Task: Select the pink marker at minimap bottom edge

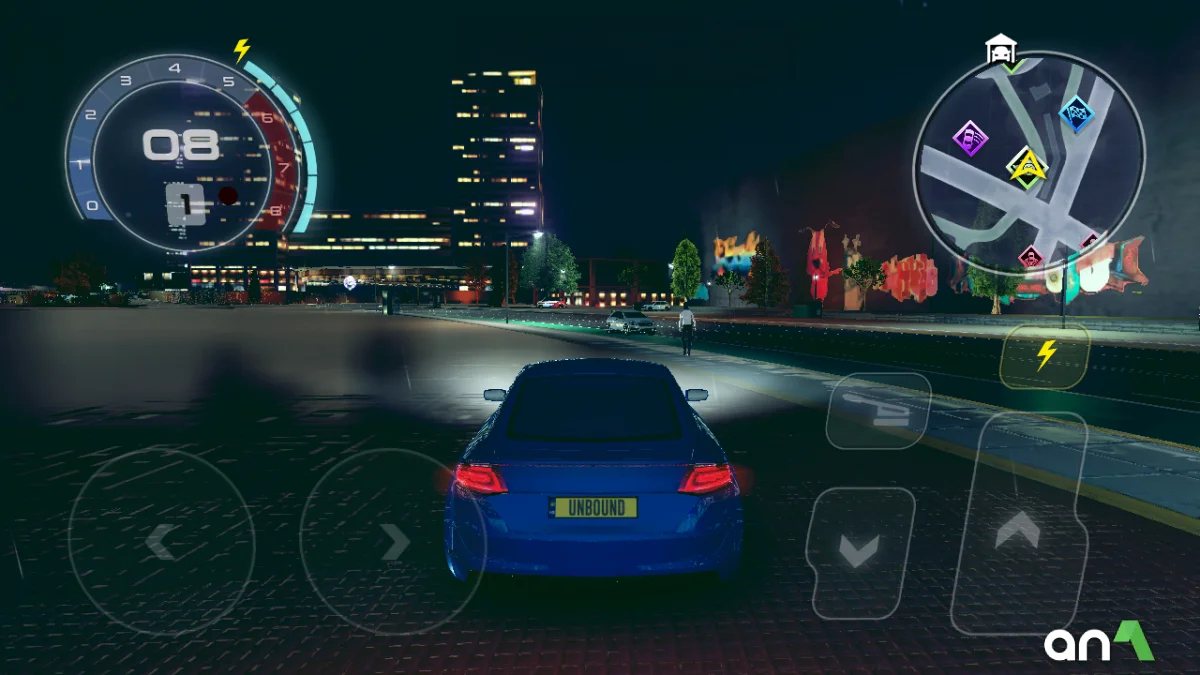Action: (x=1030, y=256)
